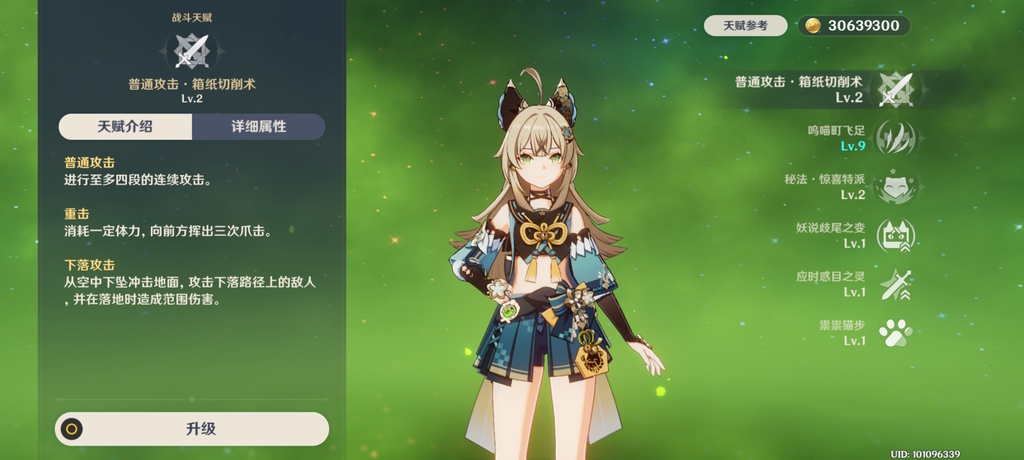1024x460 pixels.
Task: Open the 详细属性 tab
Action: click(x=258, y=127)
